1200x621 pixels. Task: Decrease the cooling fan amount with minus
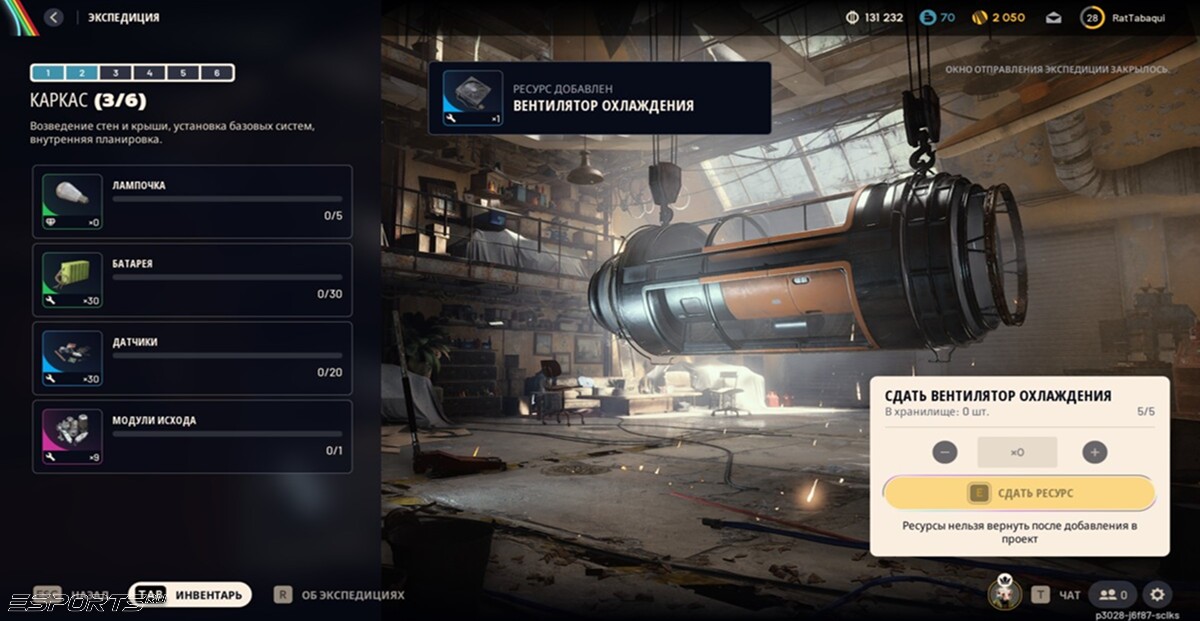point(945,452)
